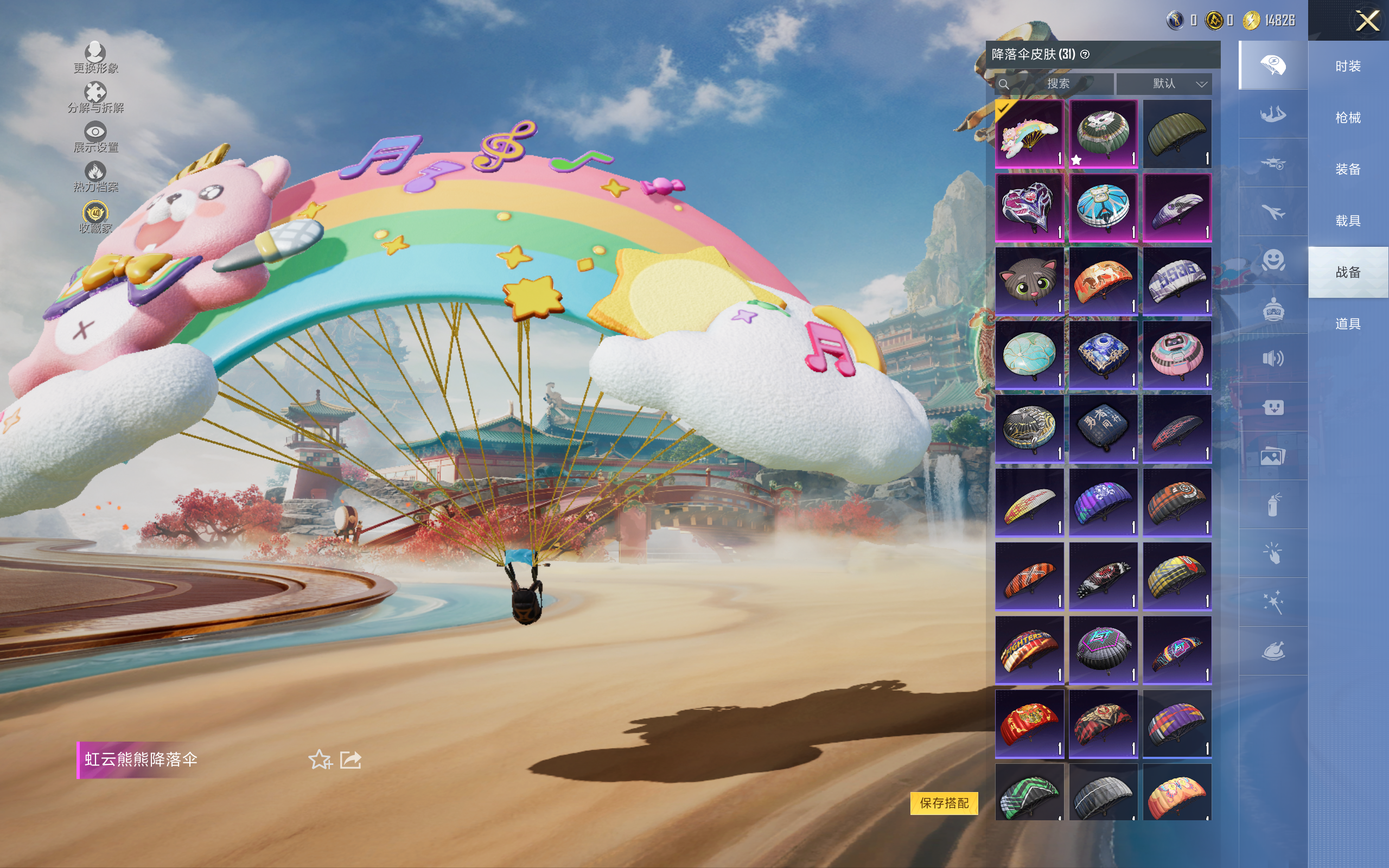1389x868 pixels.
Task: Choose the olive green default parachute
Action: [1177, 134]
